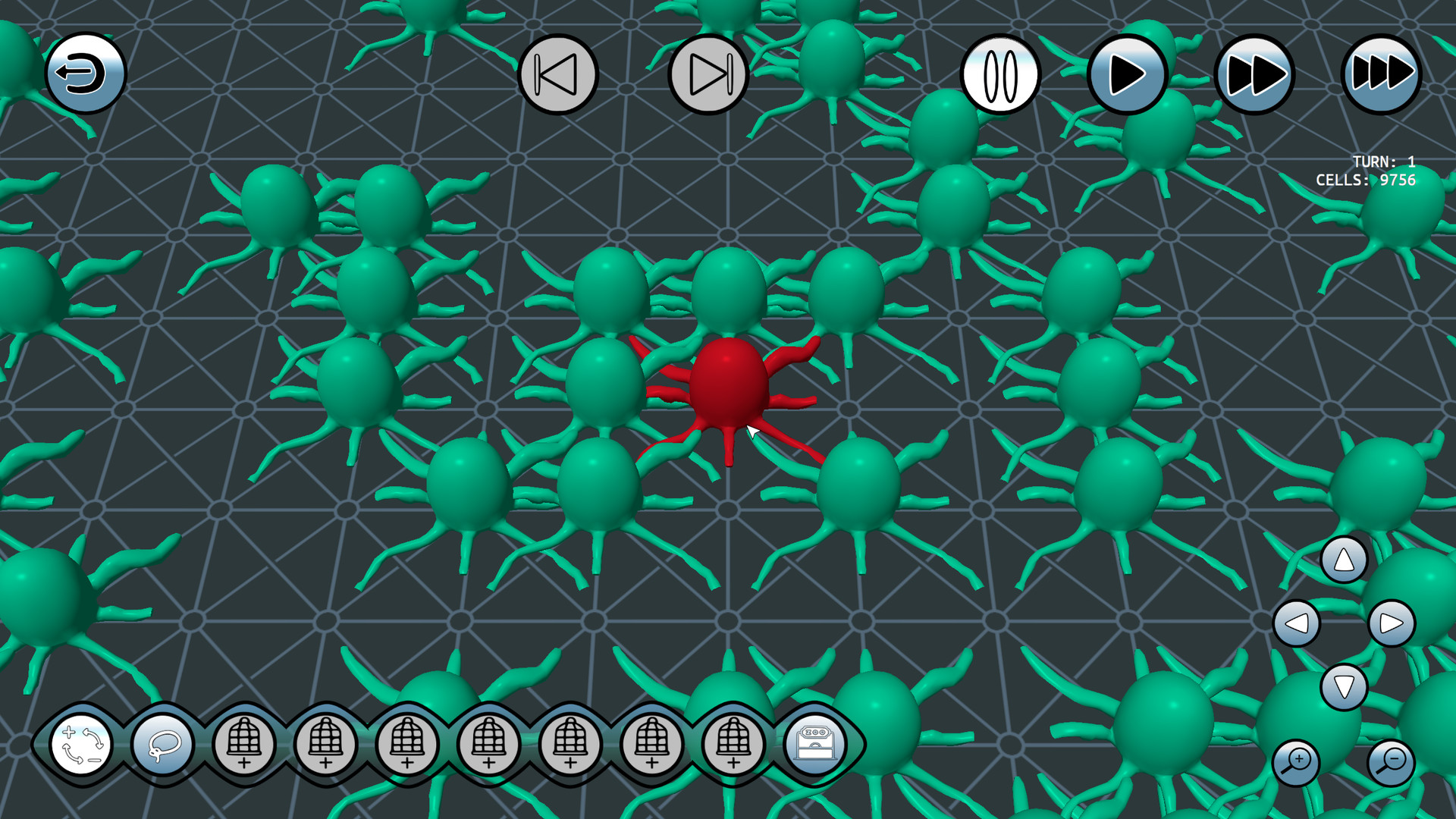Image resolution: width=1456 pixels, height=819 pixels.
Task: Select the second cage placement tool
Action: click(x=326, y=745)
